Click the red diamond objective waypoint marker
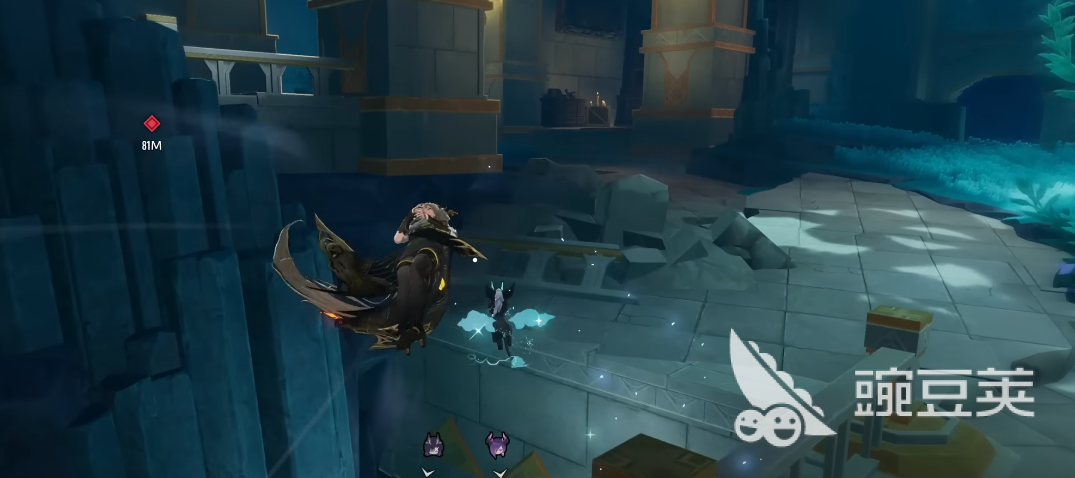The image size is (1075, 478). 152,124
